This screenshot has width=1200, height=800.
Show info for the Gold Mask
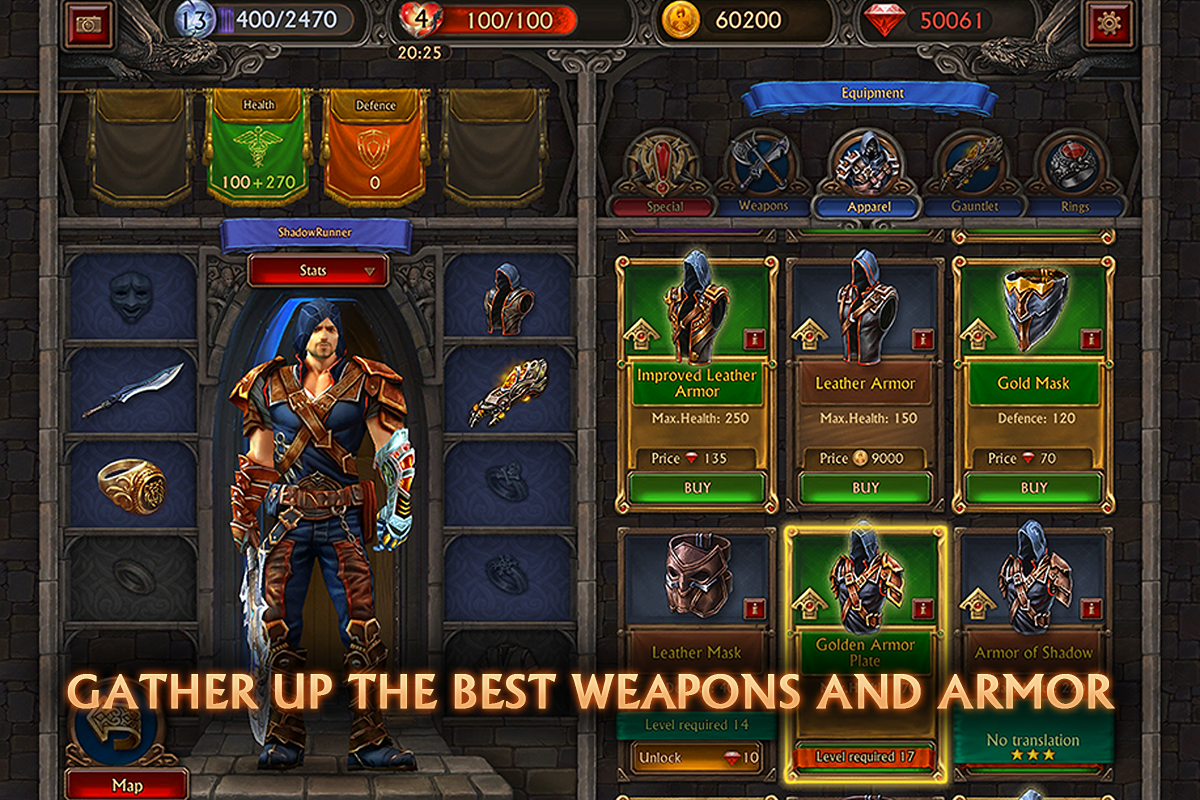[x=1091, y=338]
